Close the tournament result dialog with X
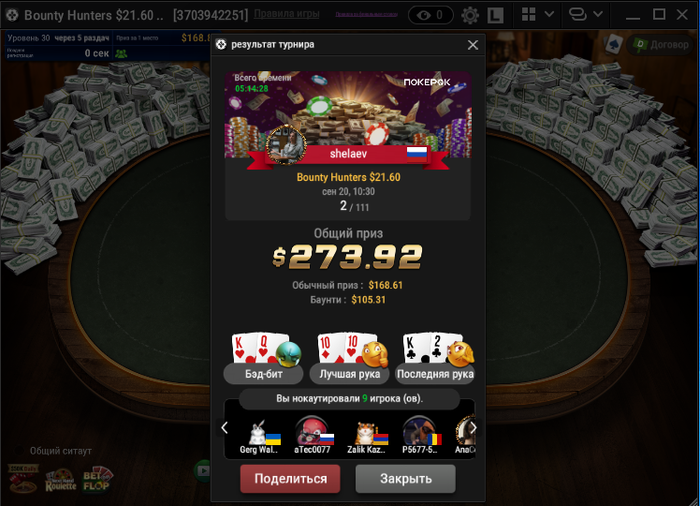 (473, 45)
